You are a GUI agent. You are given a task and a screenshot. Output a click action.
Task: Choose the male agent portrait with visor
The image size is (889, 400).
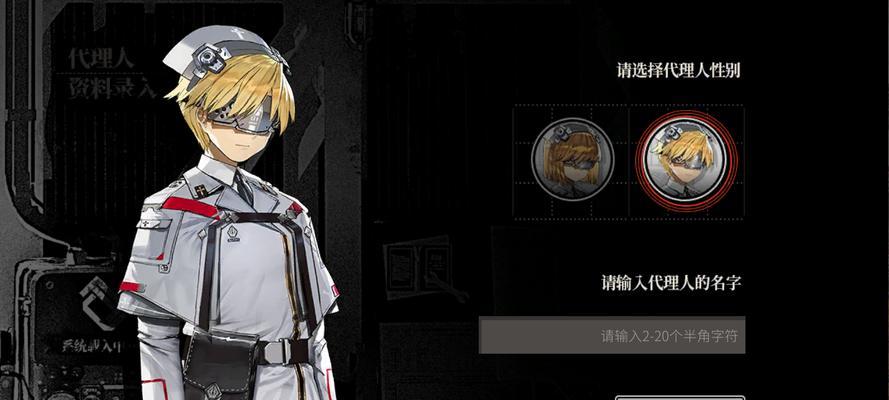coord(685,161)
